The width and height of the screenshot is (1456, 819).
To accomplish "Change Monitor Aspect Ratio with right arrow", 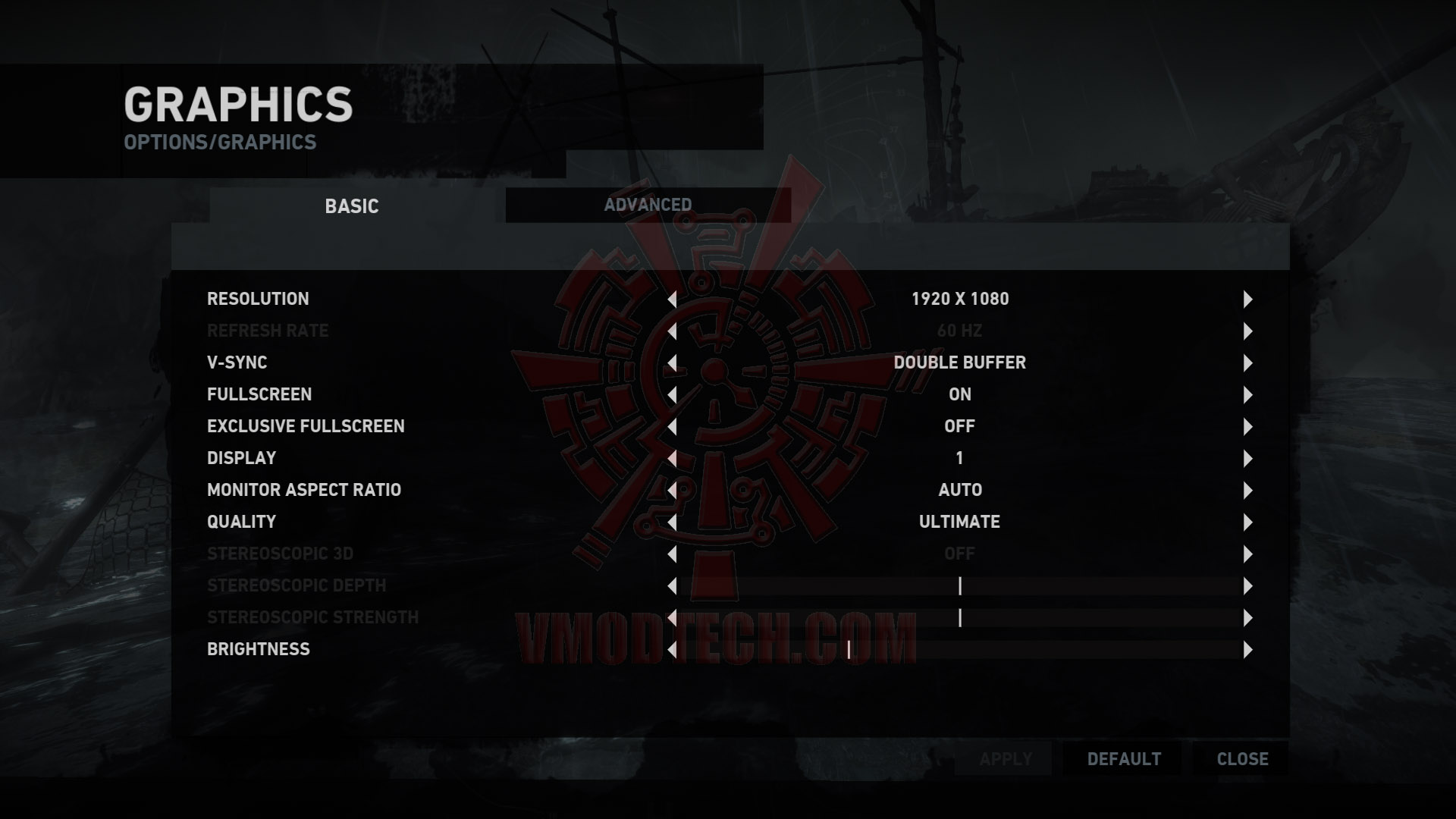I will tap(1247, 491).
